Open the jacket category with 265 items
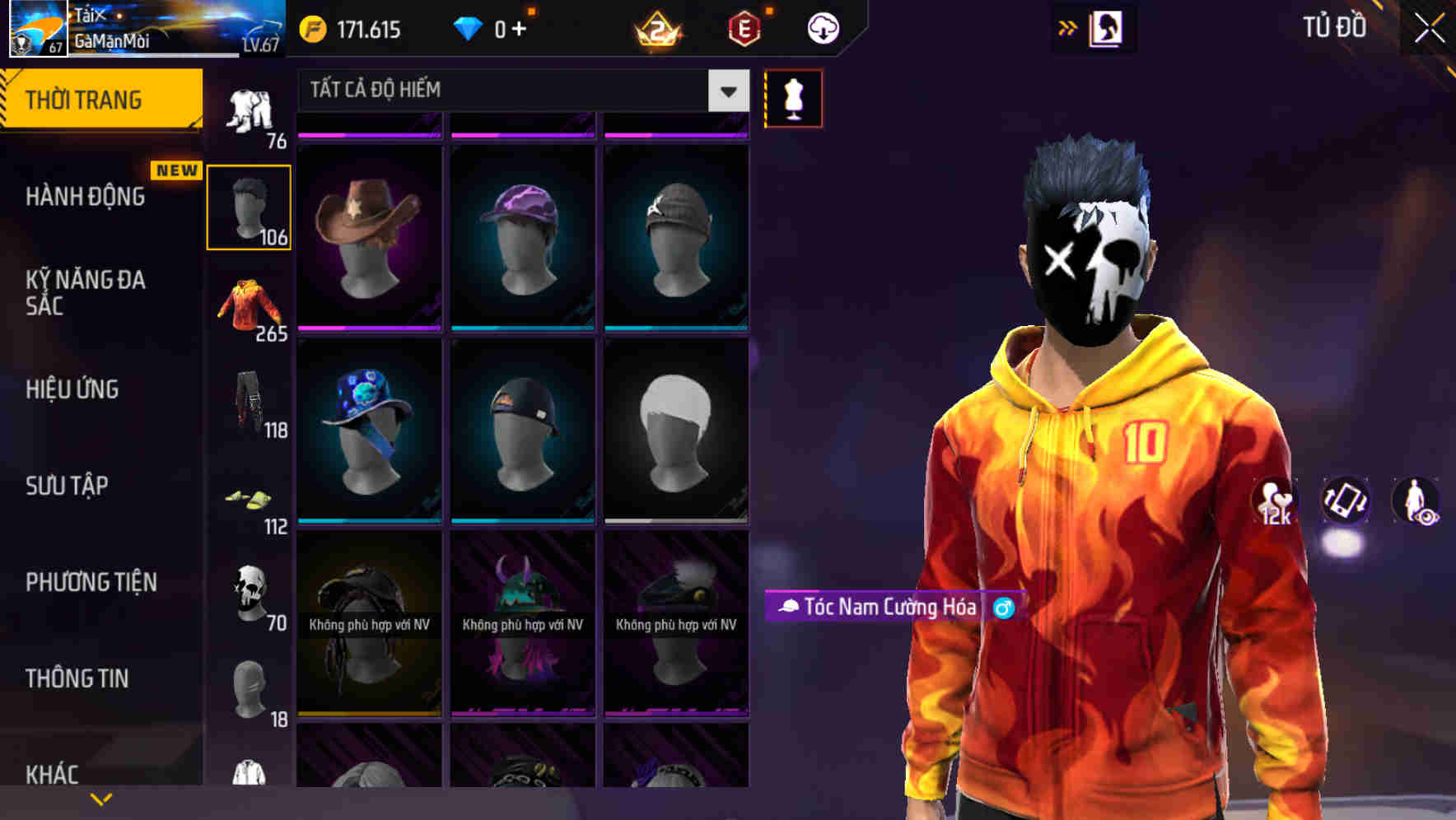 coord(249,306)
